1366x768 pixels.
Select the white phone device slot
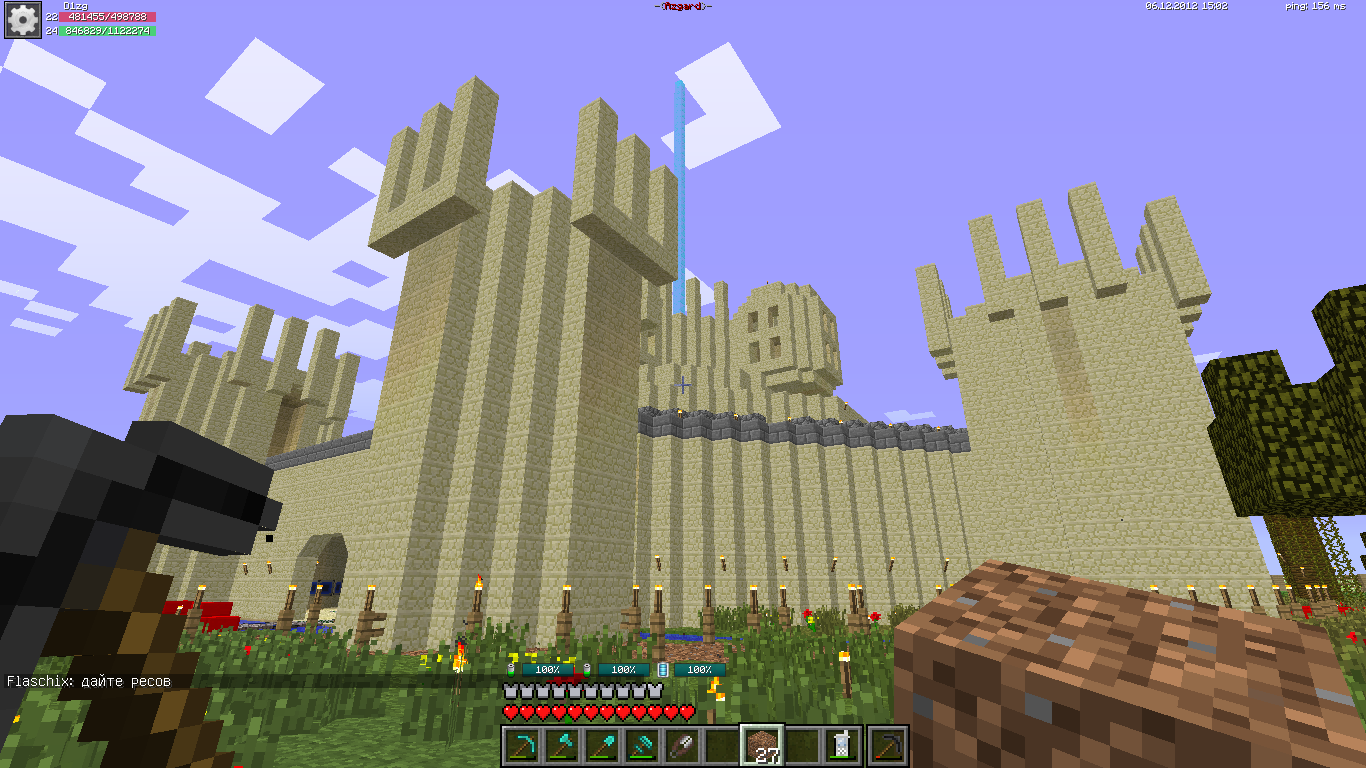tap(842, 745)
